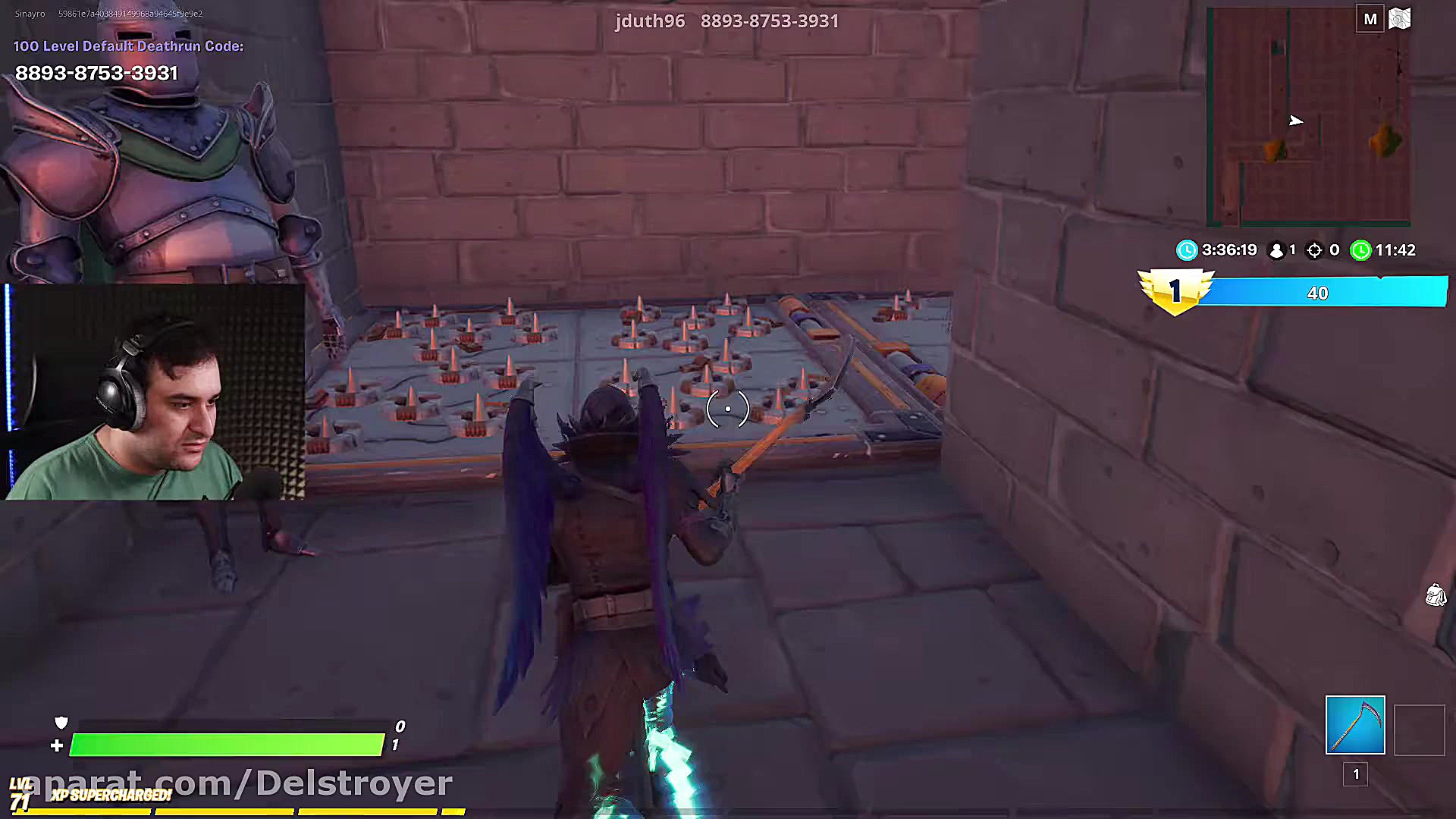Click the player arrow marker on the minimap
1456x819 pixels.
[x=1295, y=121]
